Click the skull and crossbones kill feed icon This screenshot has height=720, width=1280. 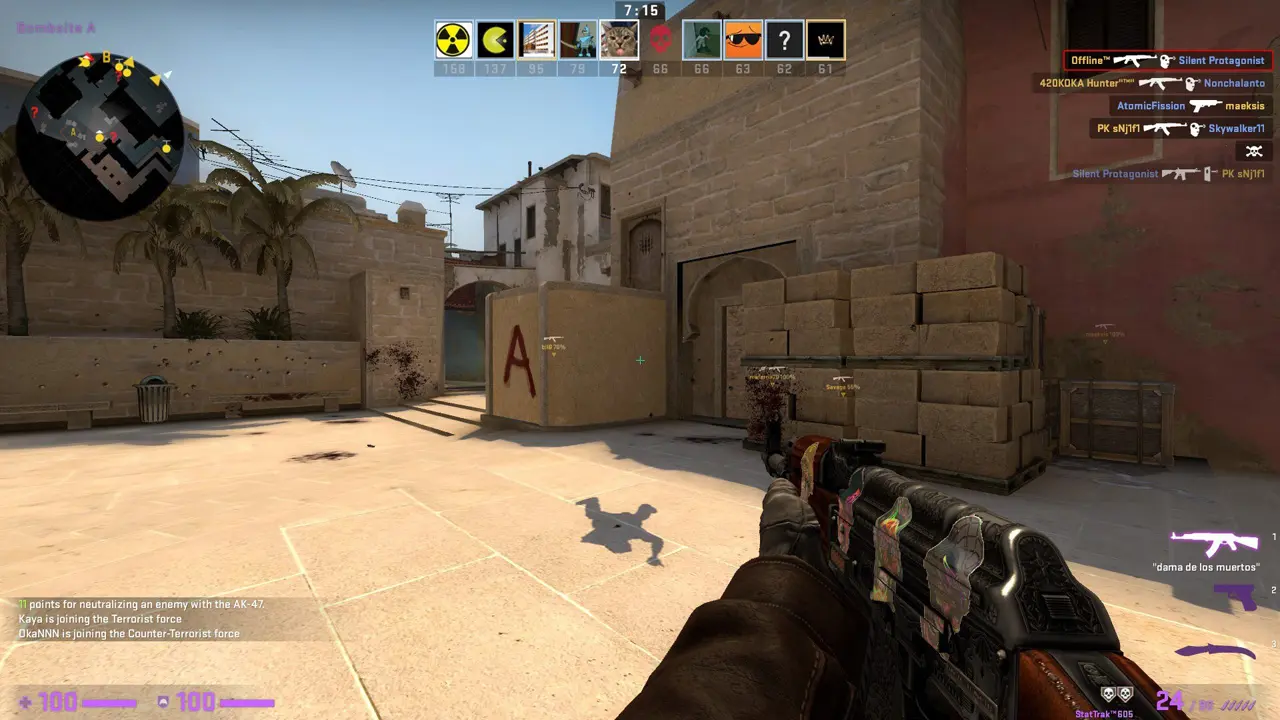coord(1253,152)
